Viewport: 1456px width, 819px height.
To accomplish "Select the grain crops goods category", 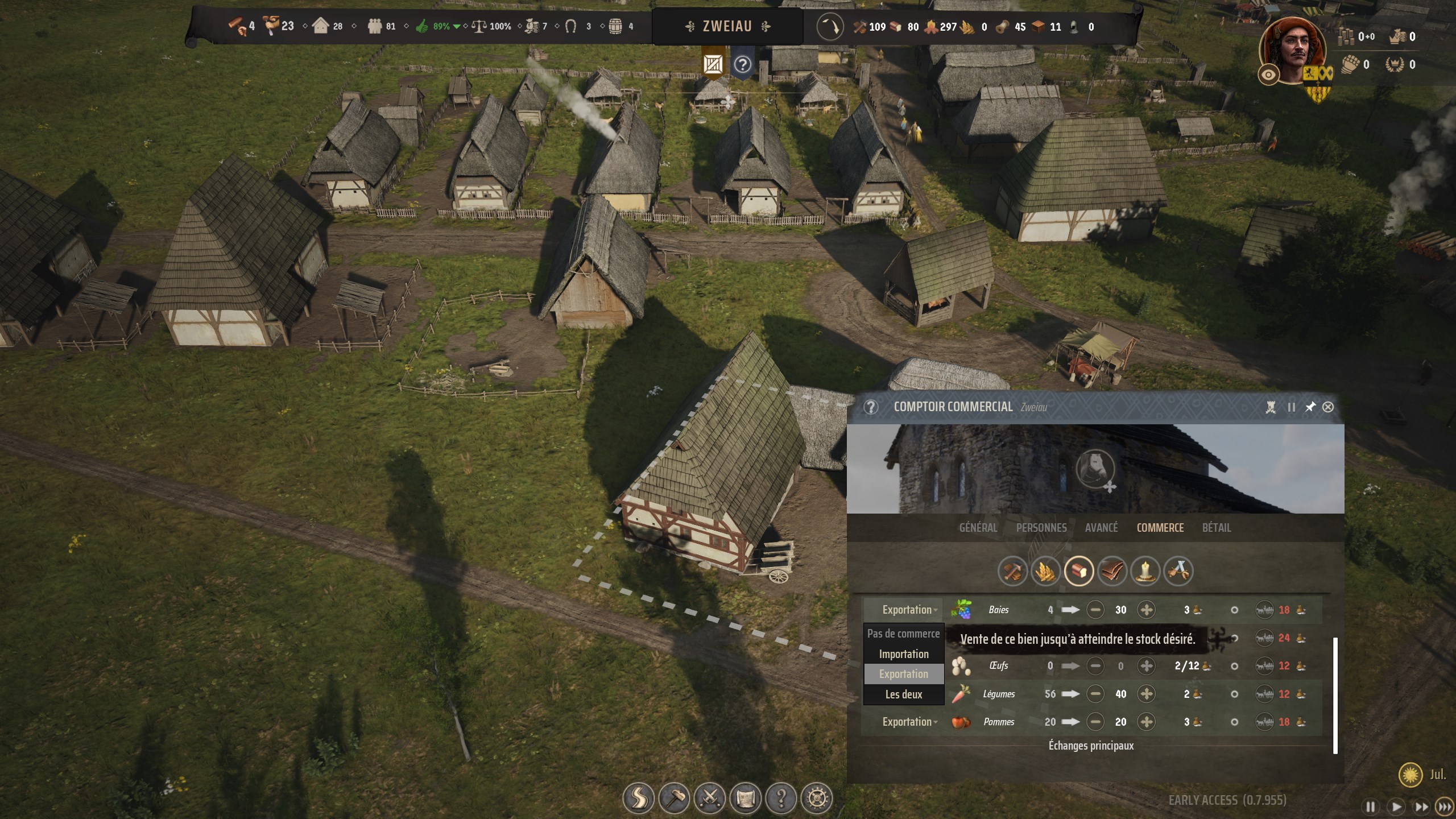I will pos(1047,572).
